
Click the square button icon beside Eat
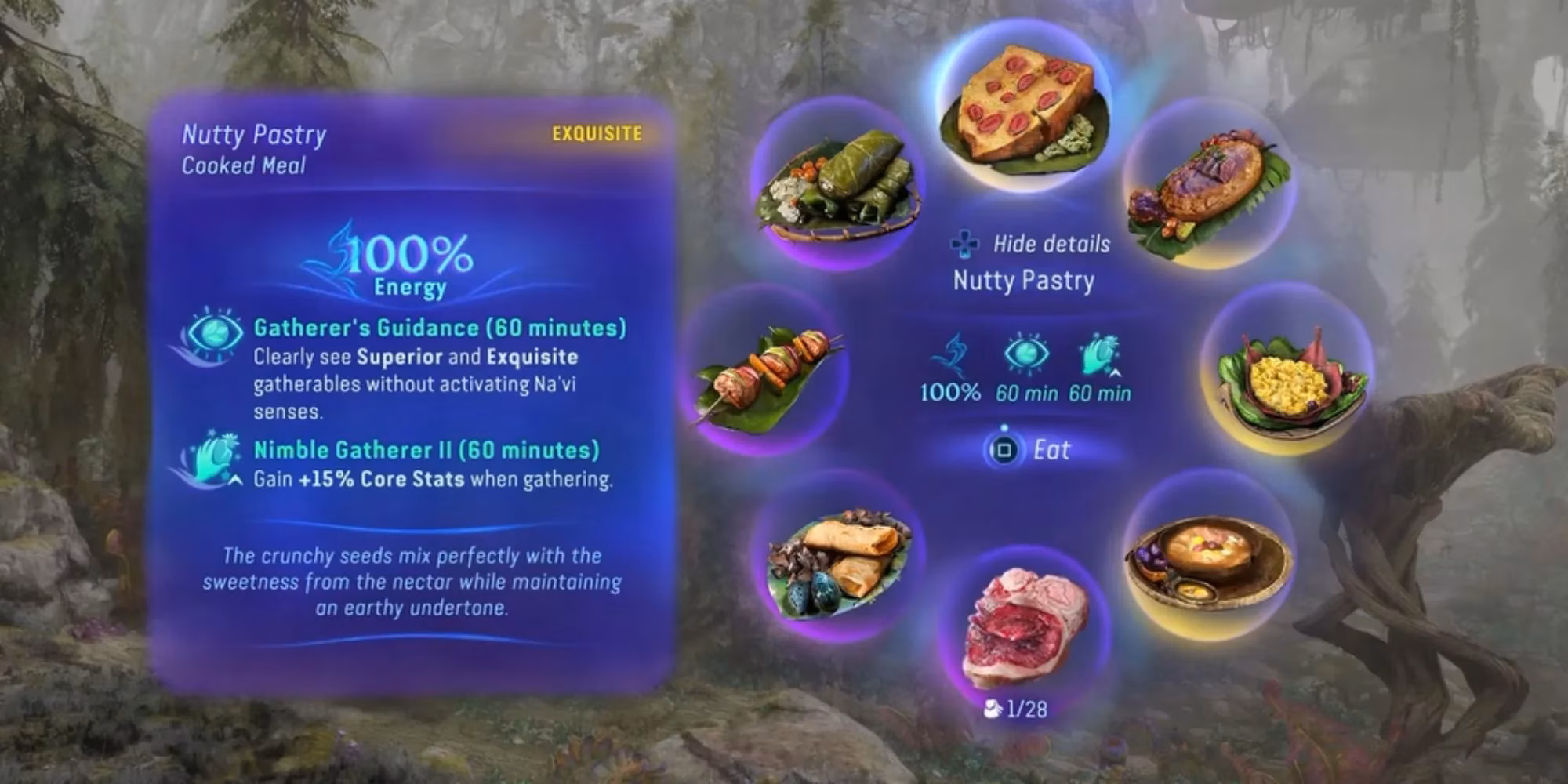coord(1005,449)
